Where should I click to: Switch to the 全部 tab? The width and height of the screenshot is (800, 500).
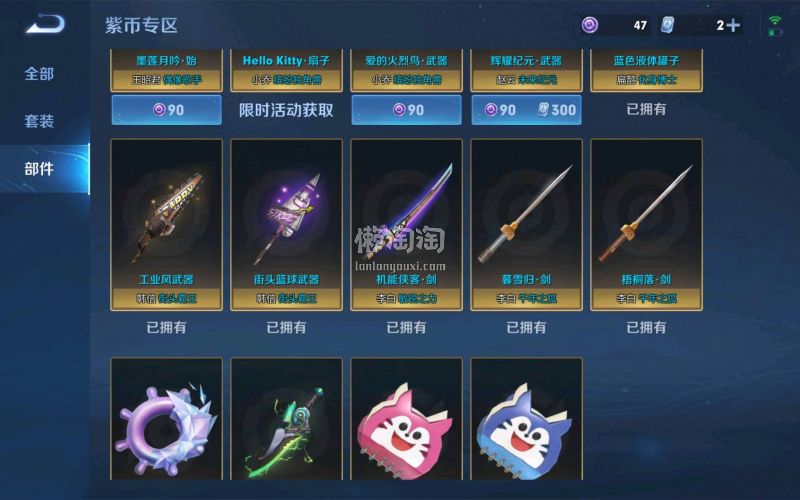pos(40,74)
